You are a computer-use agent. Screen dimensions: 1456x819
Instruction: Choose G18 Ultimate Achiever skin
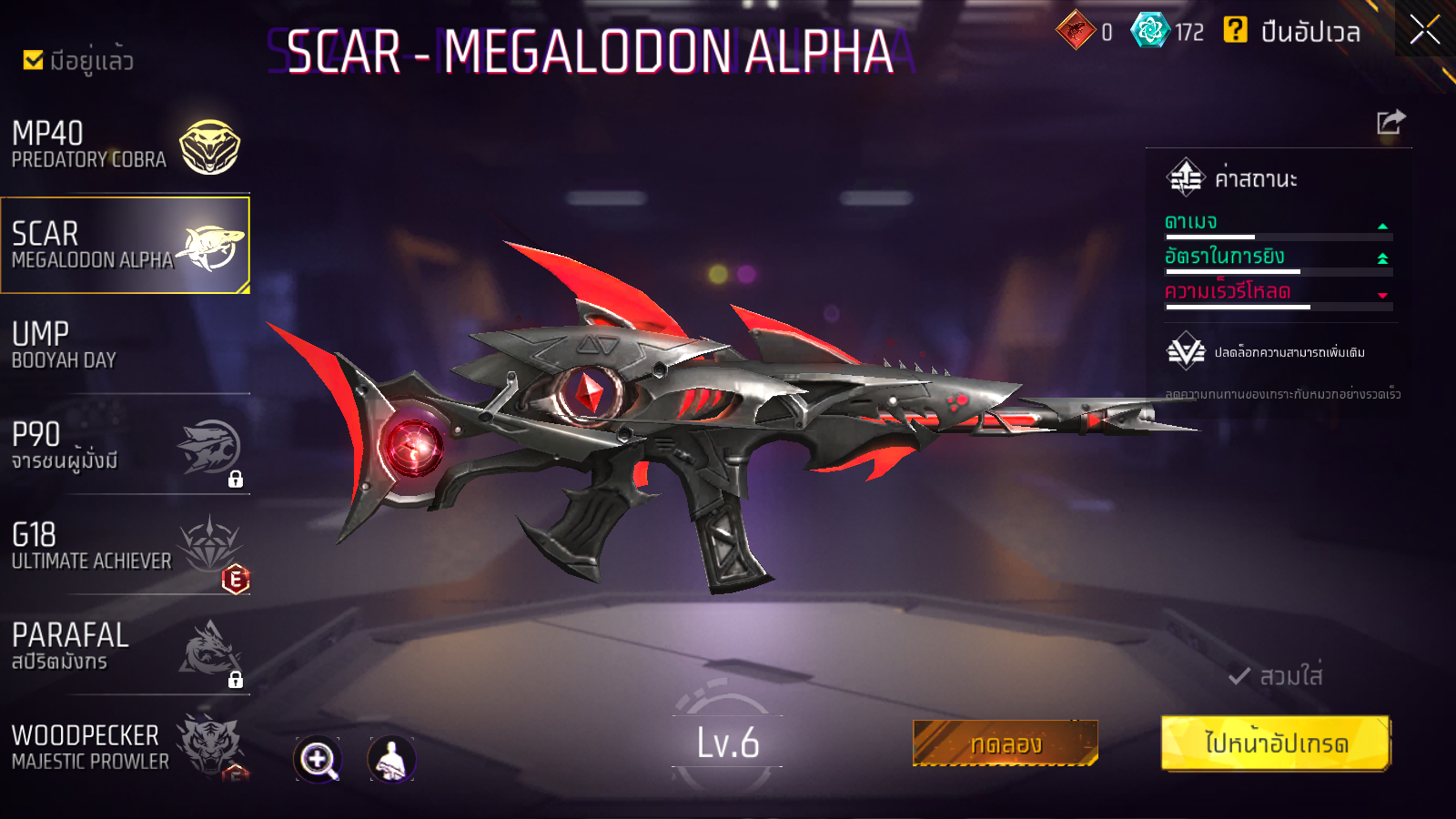tap(125, 546)
